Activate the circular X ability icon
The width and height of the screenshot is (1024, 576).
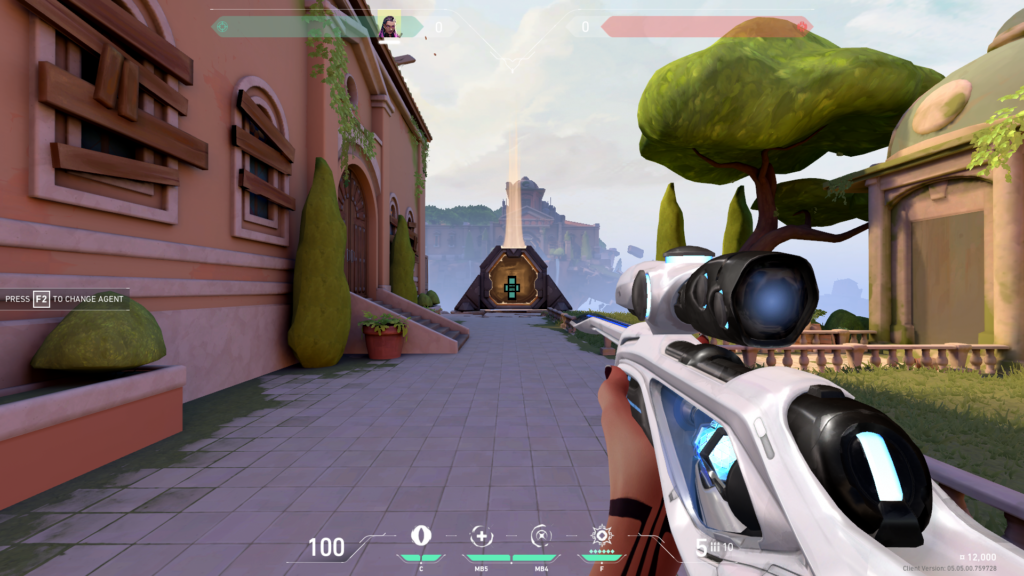pos(541,535)
